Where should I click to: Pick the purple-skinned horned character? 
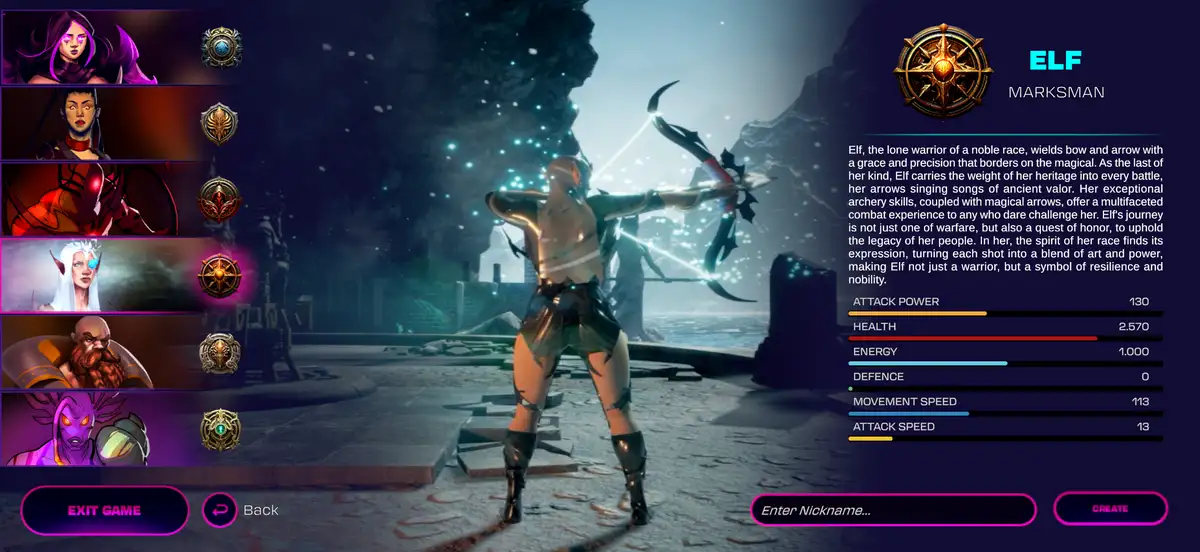[125, 429]
